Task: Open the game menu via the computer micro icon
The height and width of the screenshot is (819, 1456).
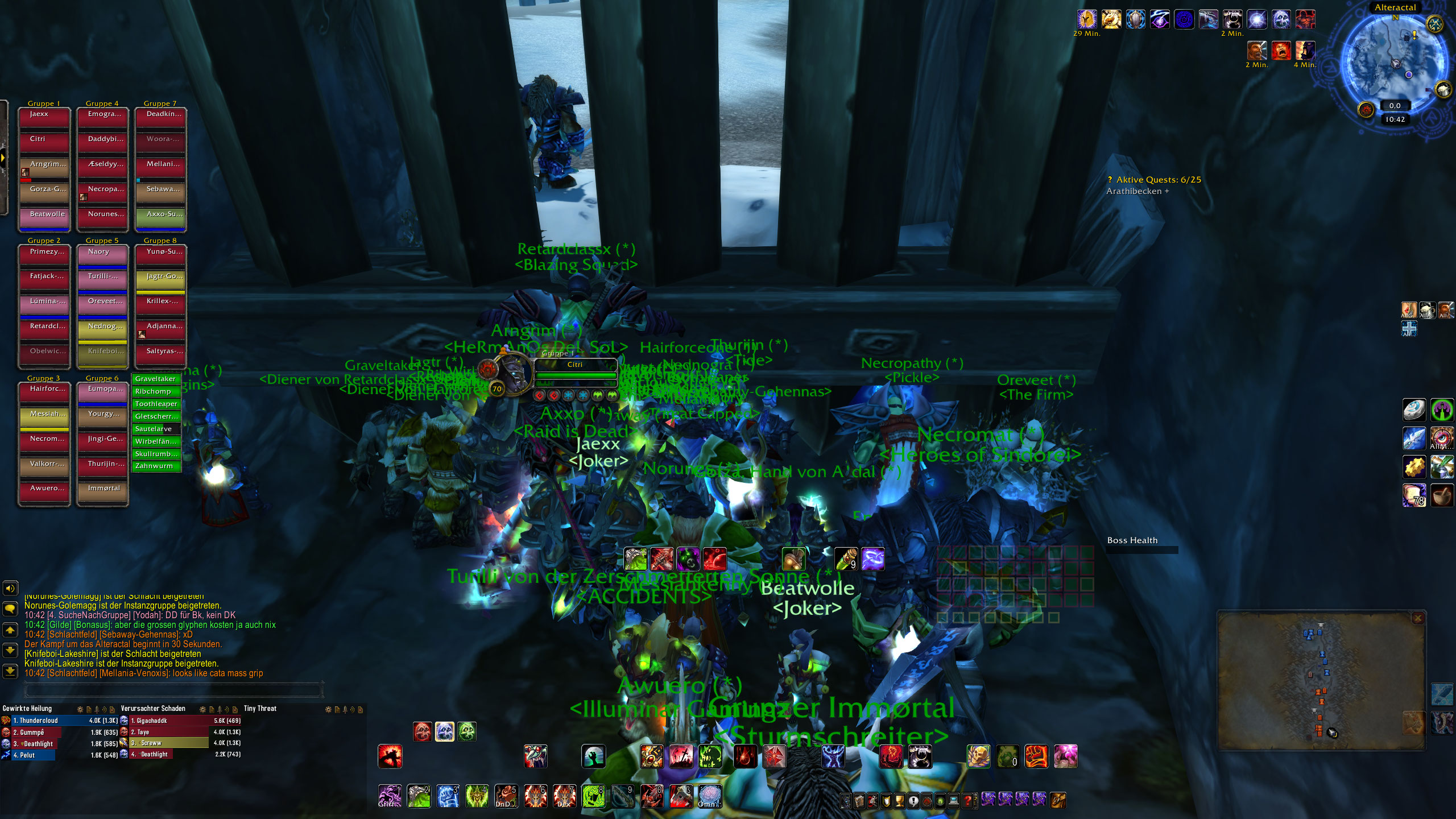Action: (954, 801)
